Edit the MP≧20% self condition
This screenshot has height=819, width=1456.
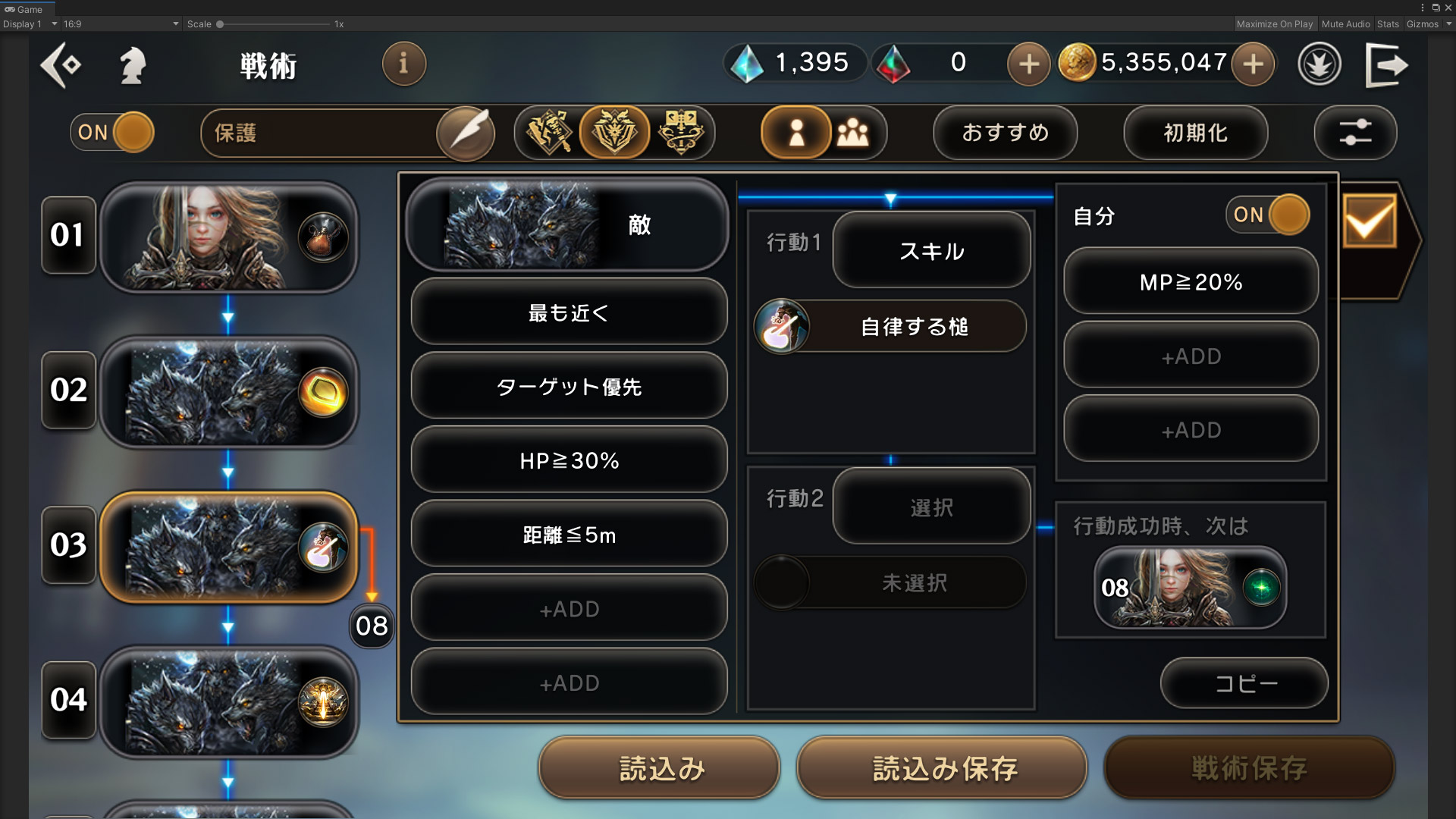[x=1191, y=282]
